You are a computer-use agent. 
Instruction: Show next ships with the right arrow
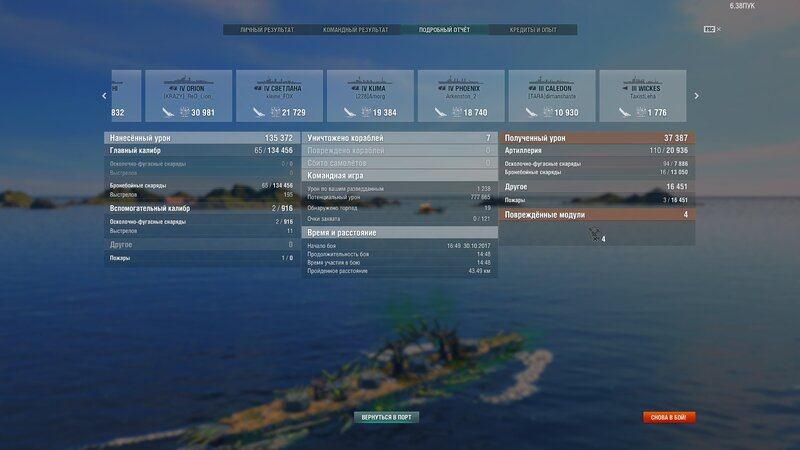click(697, 96)
